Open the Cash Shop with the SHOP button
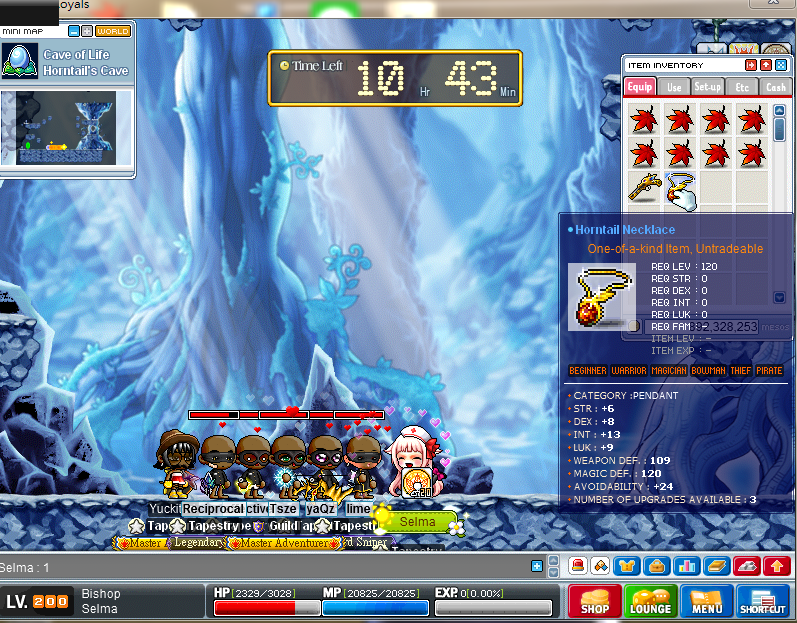 (595, 601)
